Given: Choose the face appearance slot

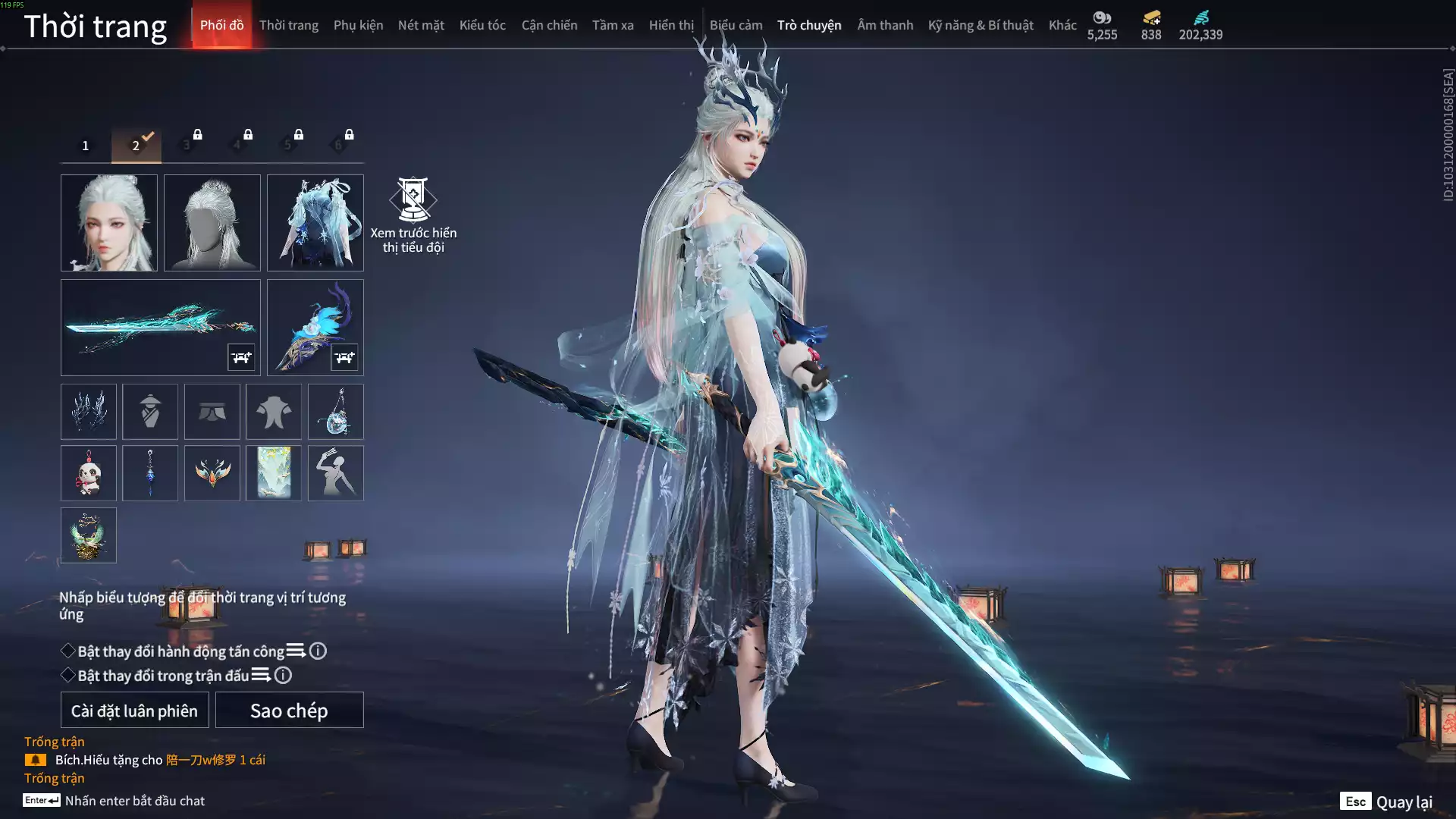Looking at the screenshot, I should [x=109, y=223].
